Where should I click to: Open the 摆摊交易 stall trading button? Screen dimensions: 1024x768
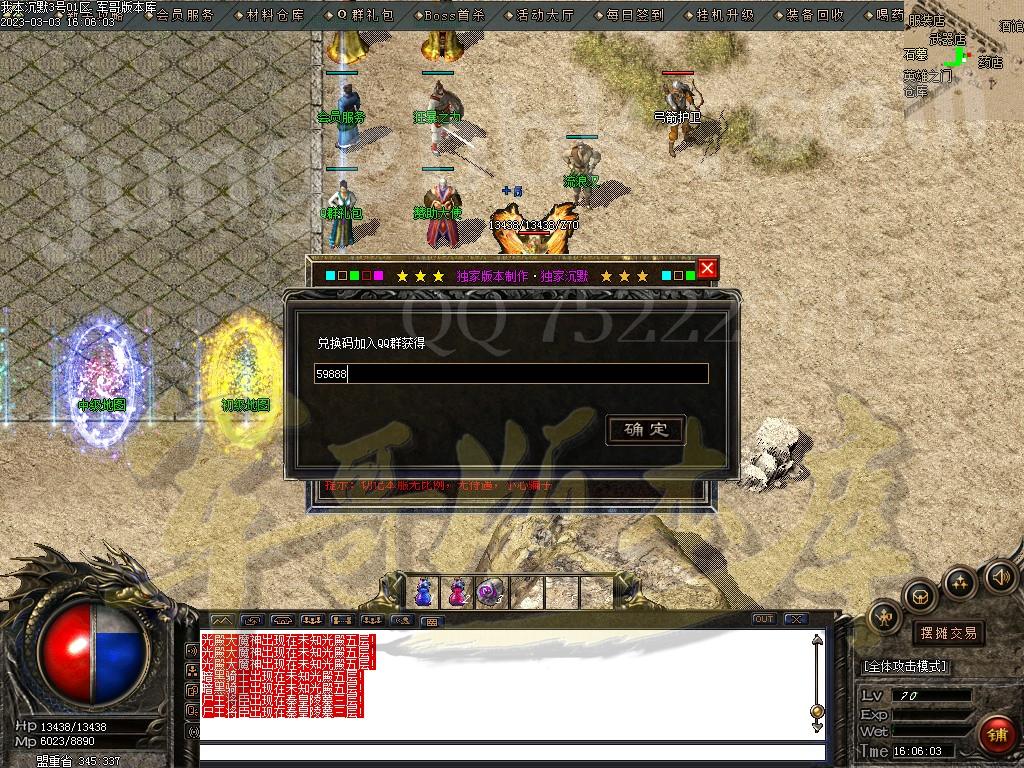click(948, 633)
